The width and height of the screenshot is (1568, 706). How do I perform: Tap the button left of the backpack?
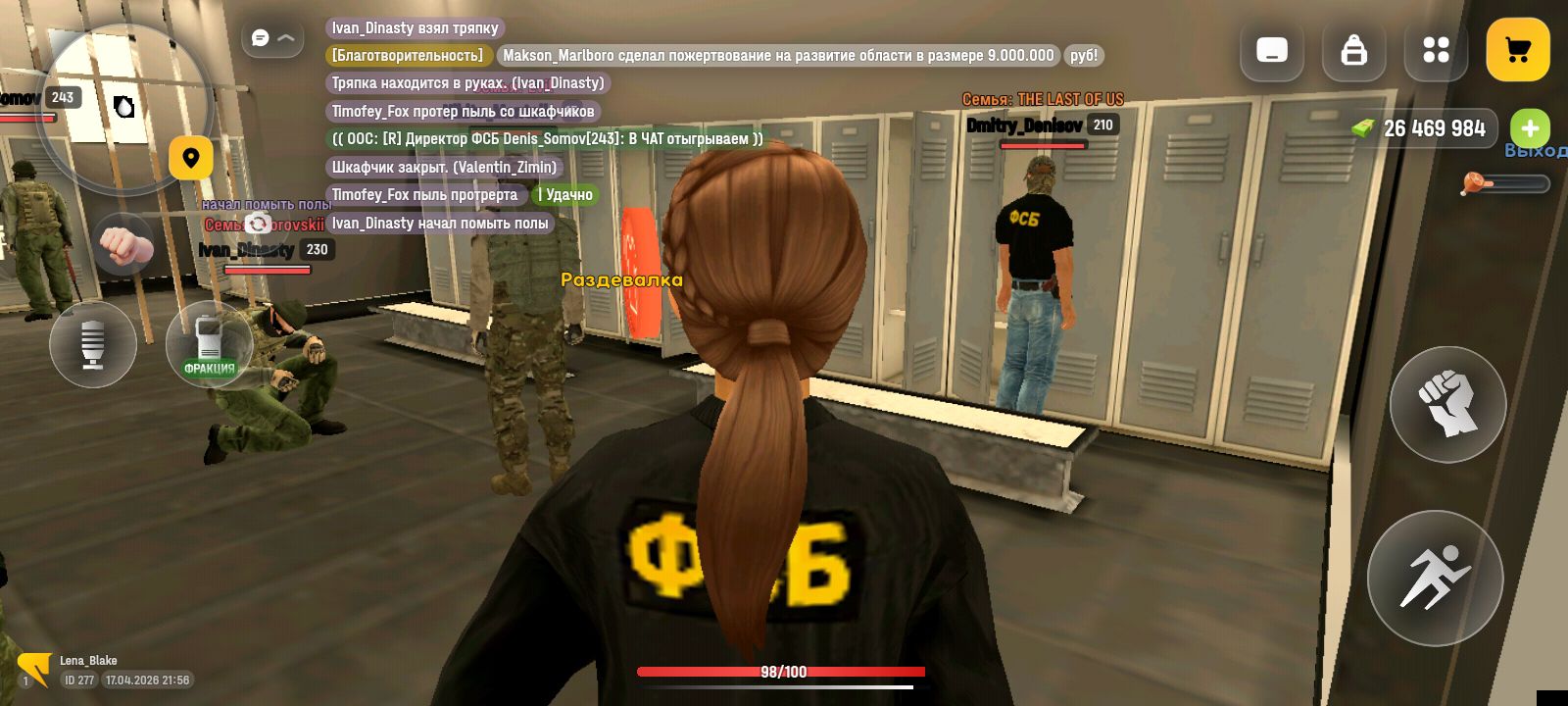pos(1271,50)
